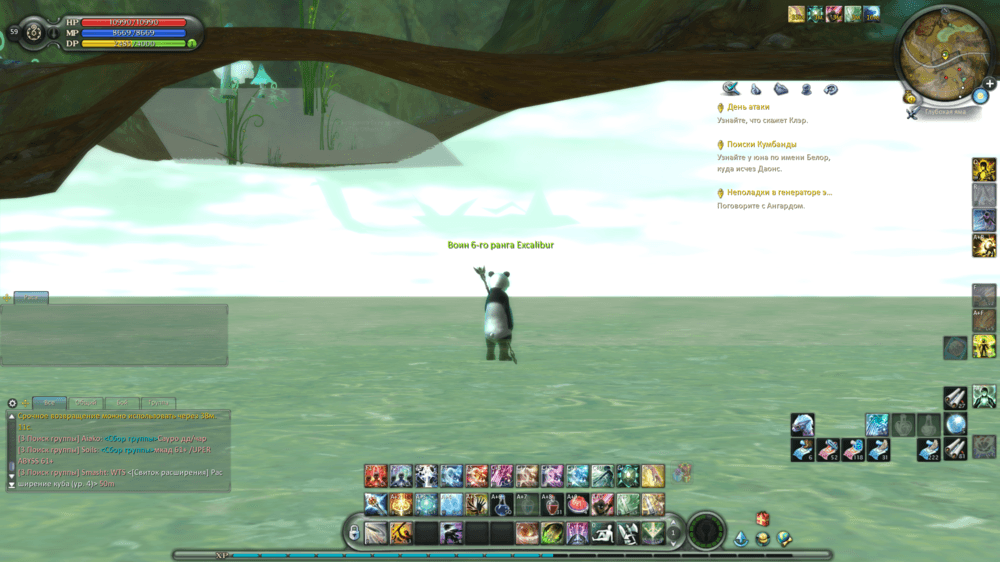Use the sitting-figure rest skill
Image resolution: width=1000 pixels, height=562 pixels.
pos(603,533)
